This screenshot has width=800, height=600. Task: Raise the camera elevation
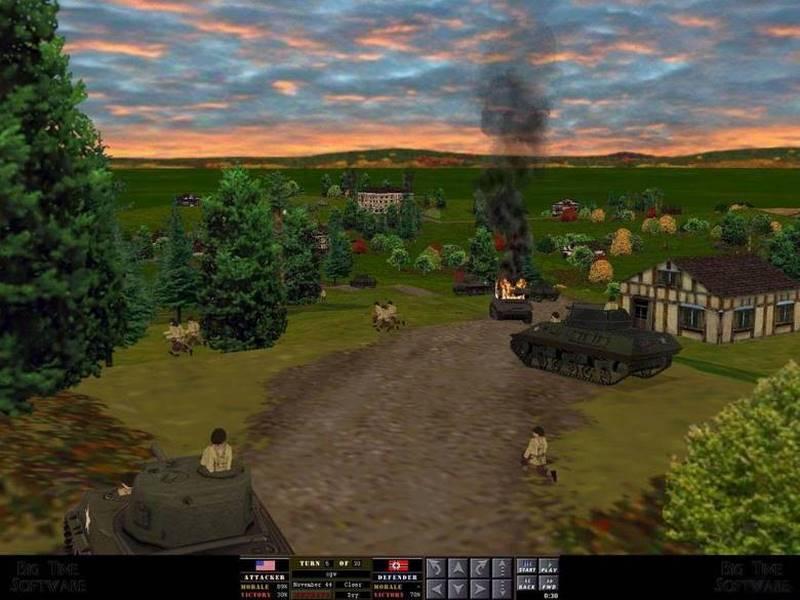pos(502,568)
